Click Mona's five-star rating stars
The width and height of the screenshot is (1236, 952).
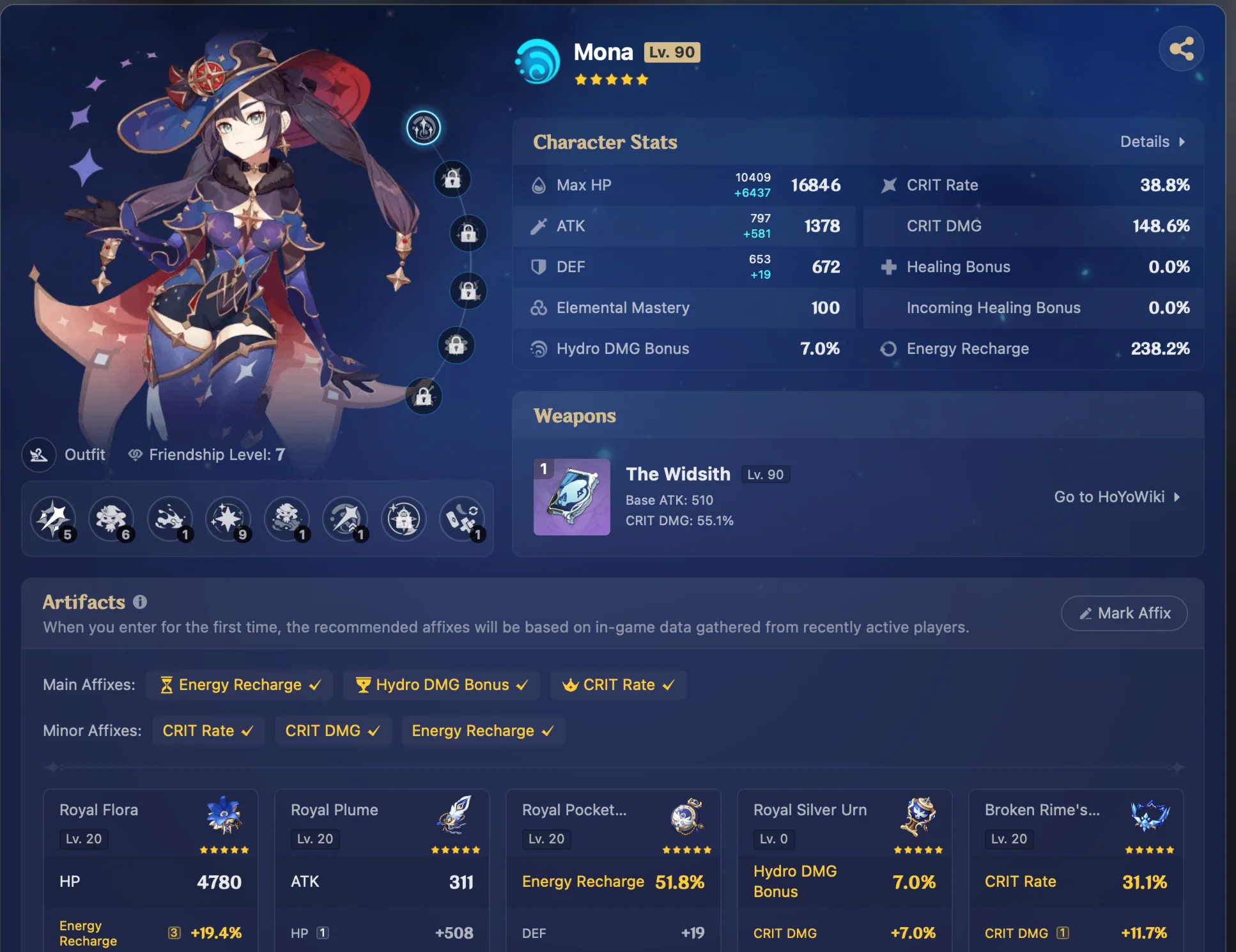coord(612,79)
